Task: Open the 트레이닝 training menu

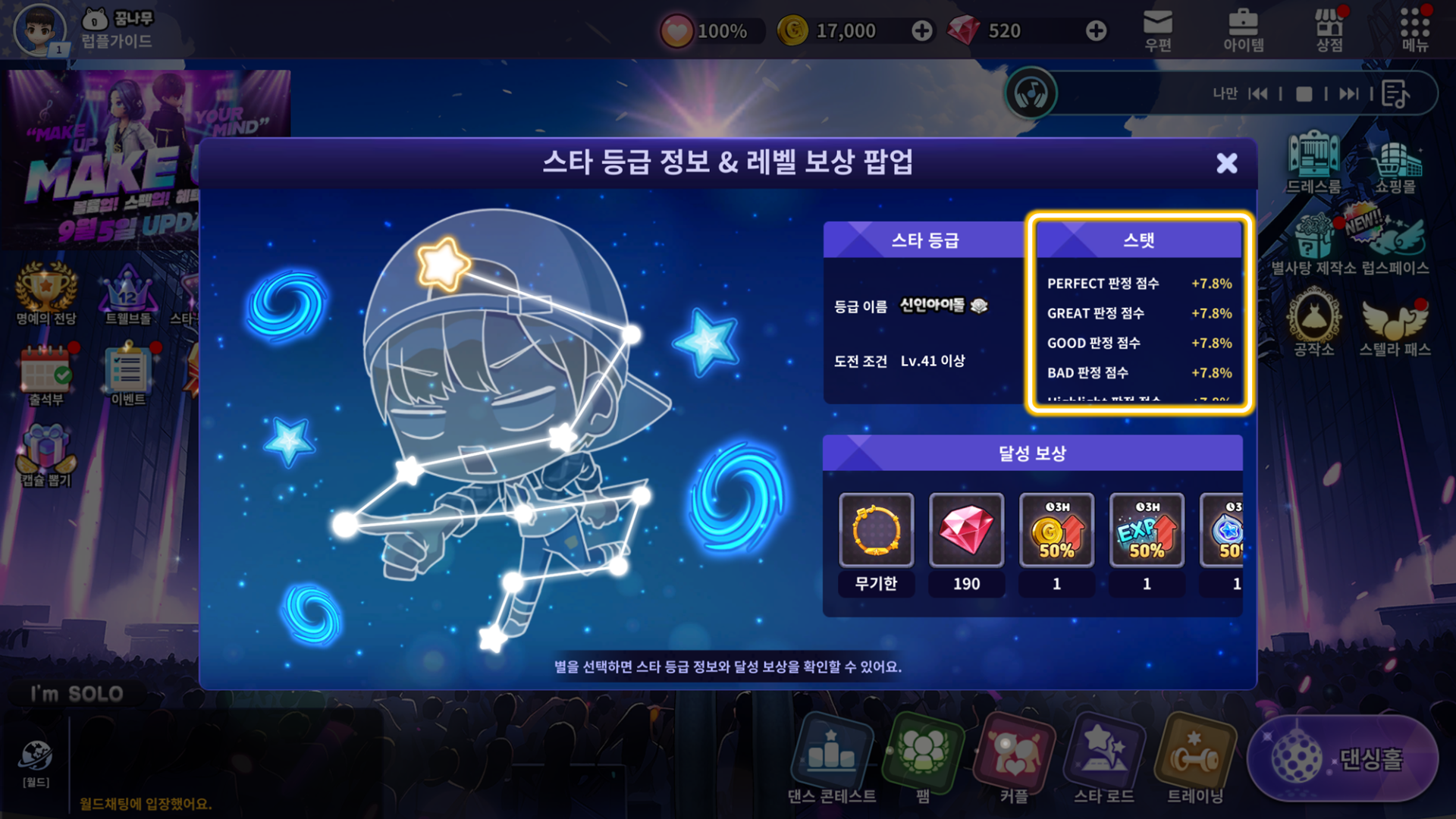Action: tap(1194, 758)
